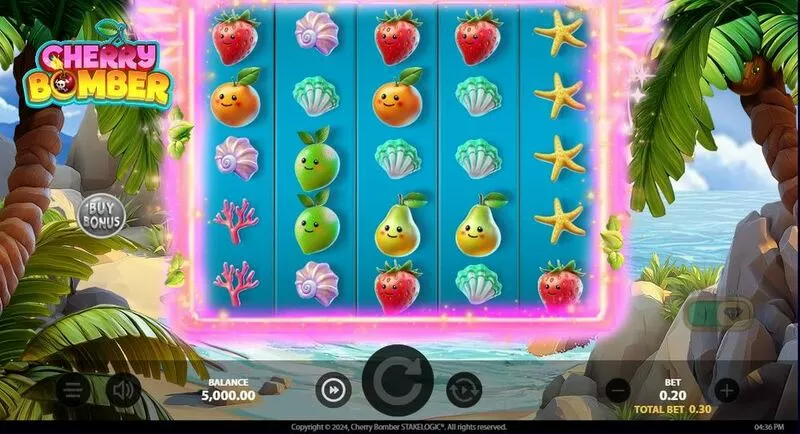Increase the bet with the plus button
Image resolution: width=800 pixels, height=434 pixels.
[726, 389]
